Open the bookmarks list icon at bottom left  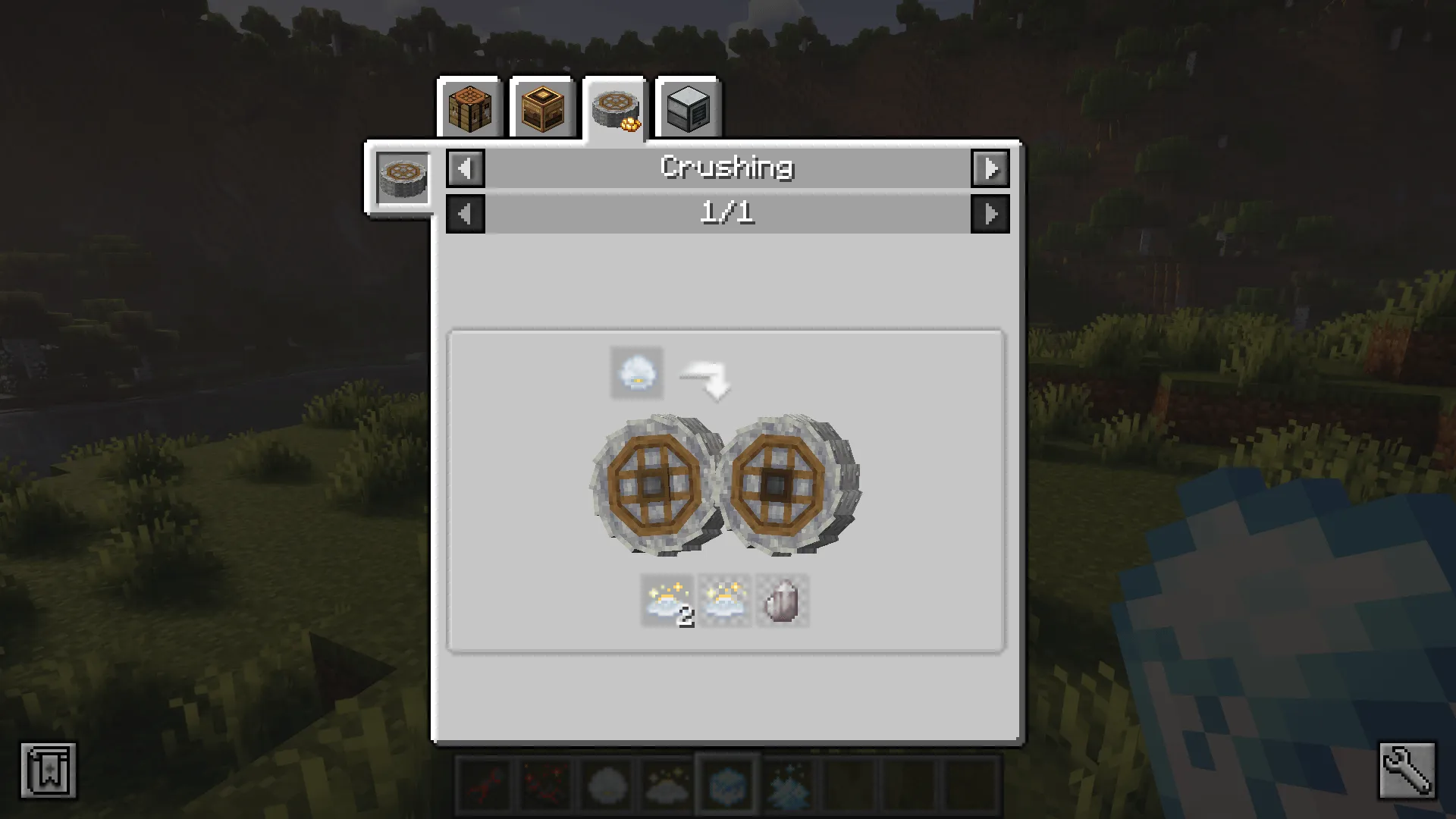pyautogui.click(x=48, y=768)
